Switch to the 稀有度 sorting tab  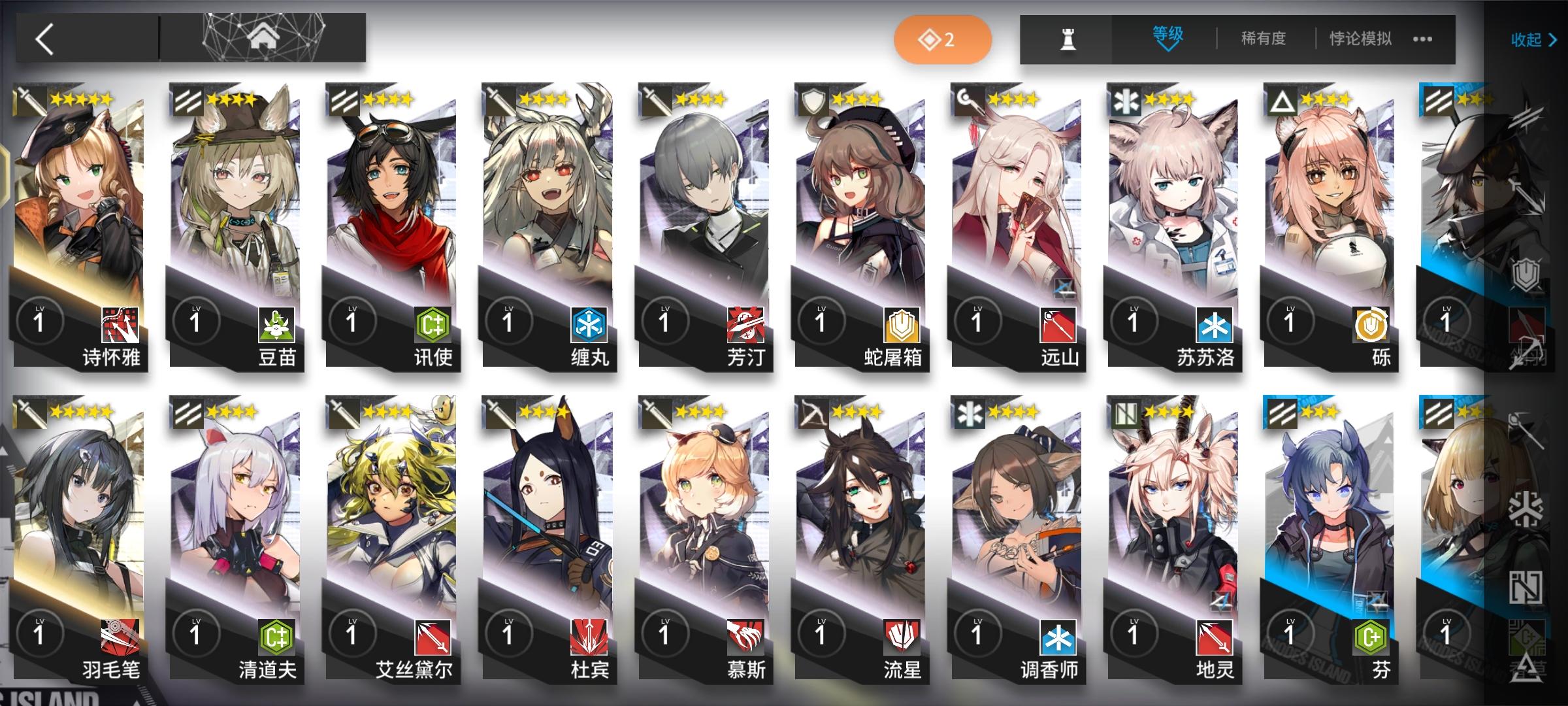[1261, 39]
